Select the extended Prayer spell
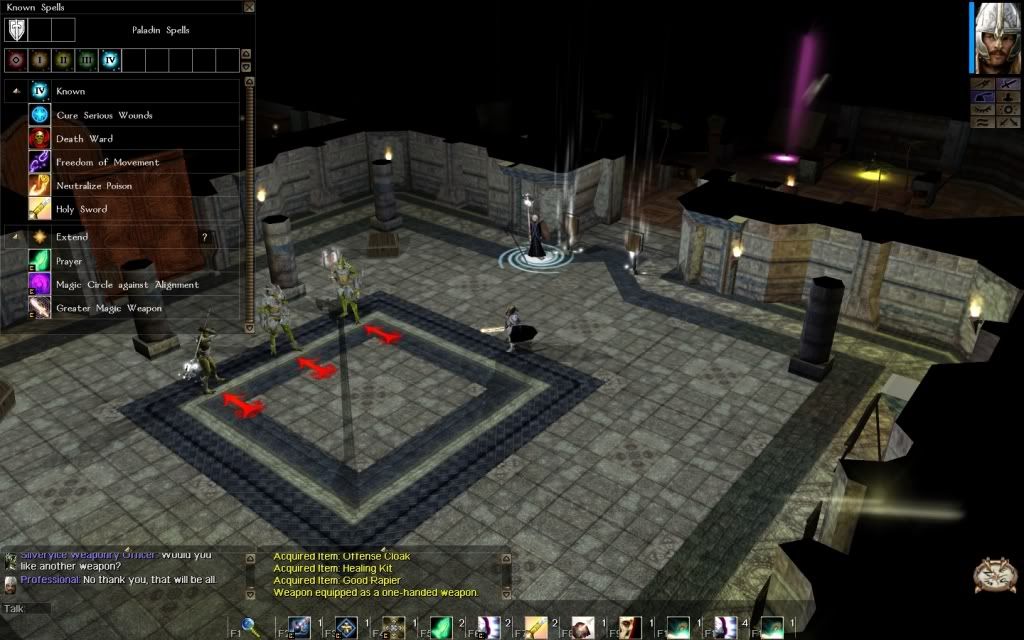This screenshot has width=1024, height=640. (x=69, y=261)
